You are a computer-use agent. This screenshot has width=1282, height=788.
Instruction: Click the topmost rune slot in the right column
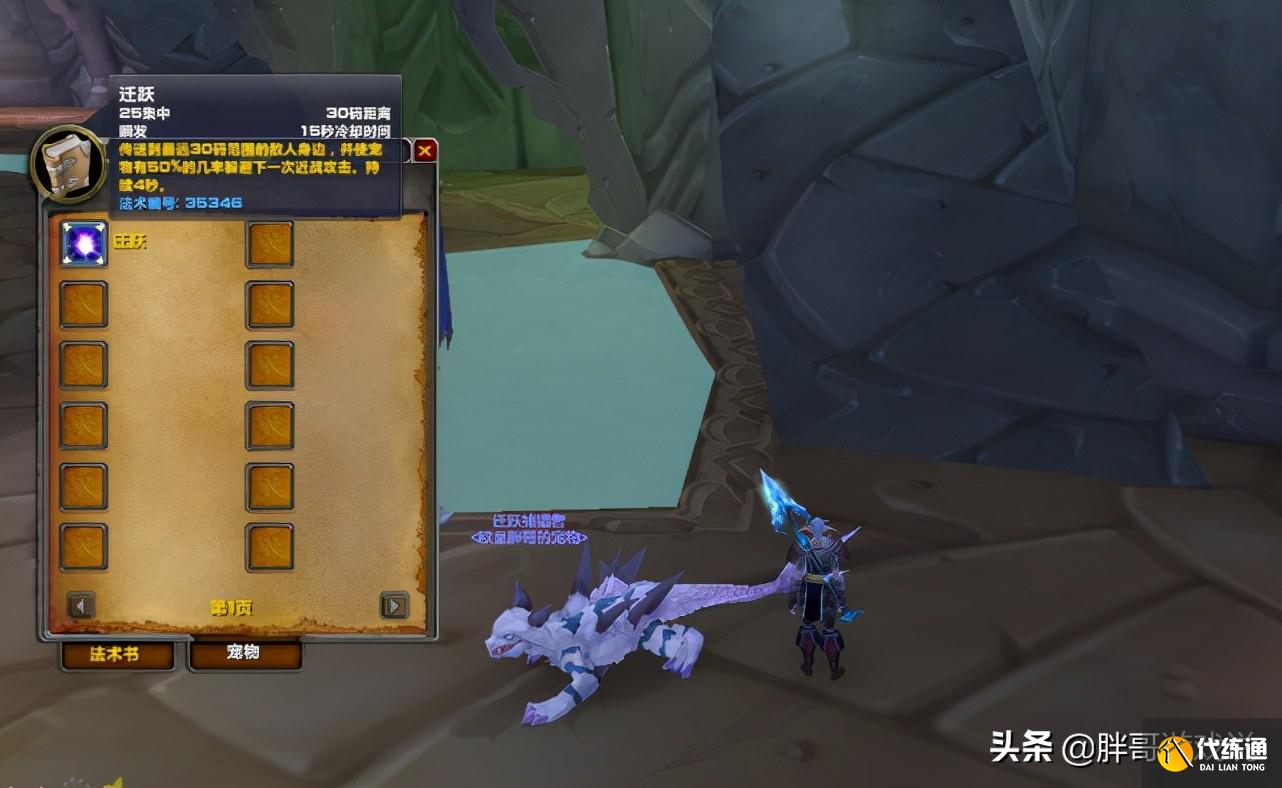[x=268, y=243]
